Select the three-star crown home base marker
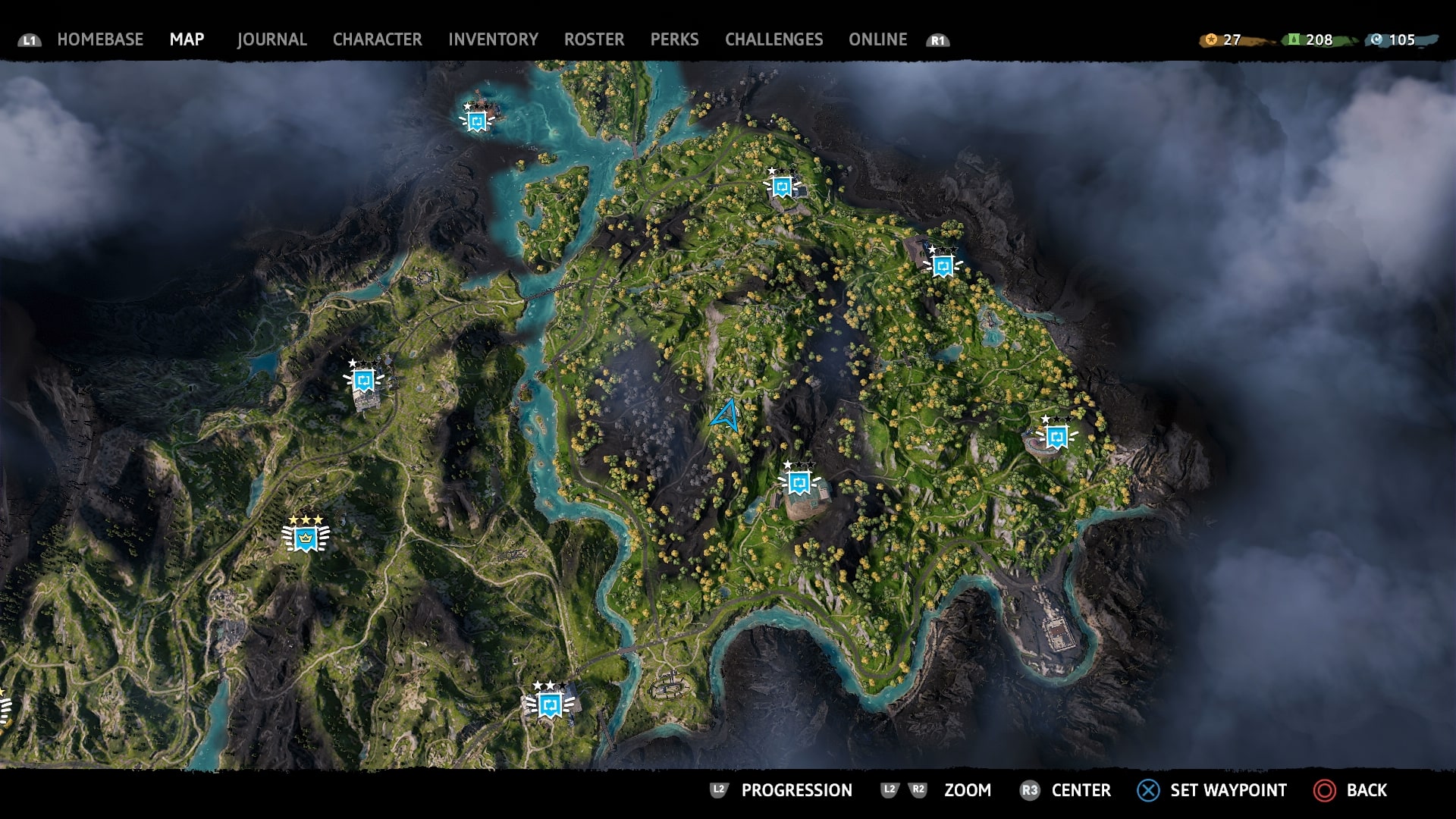This screenshot has width=1456, height=819. [x=306, y=538]
